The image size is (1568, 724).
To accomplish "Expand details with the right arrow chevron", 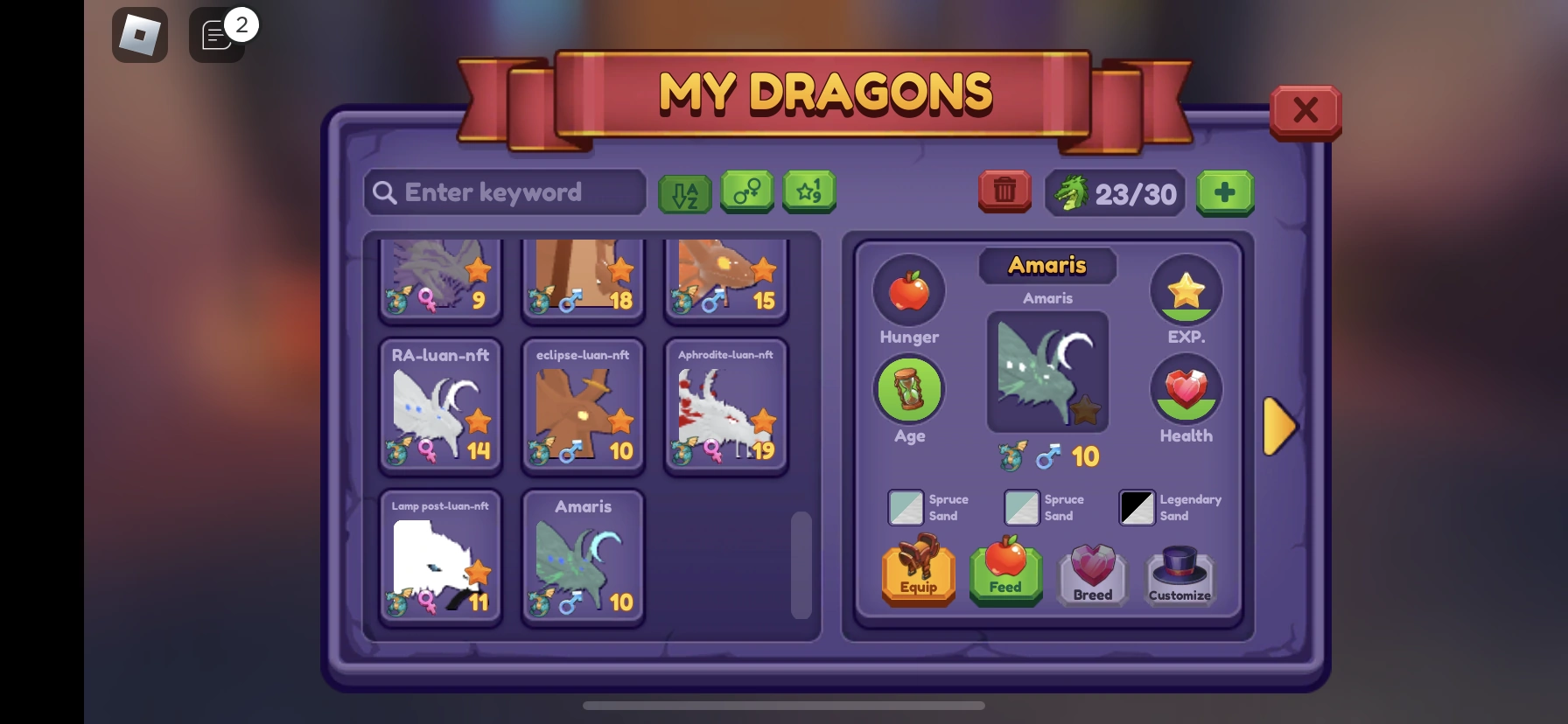I will 1278,427.
